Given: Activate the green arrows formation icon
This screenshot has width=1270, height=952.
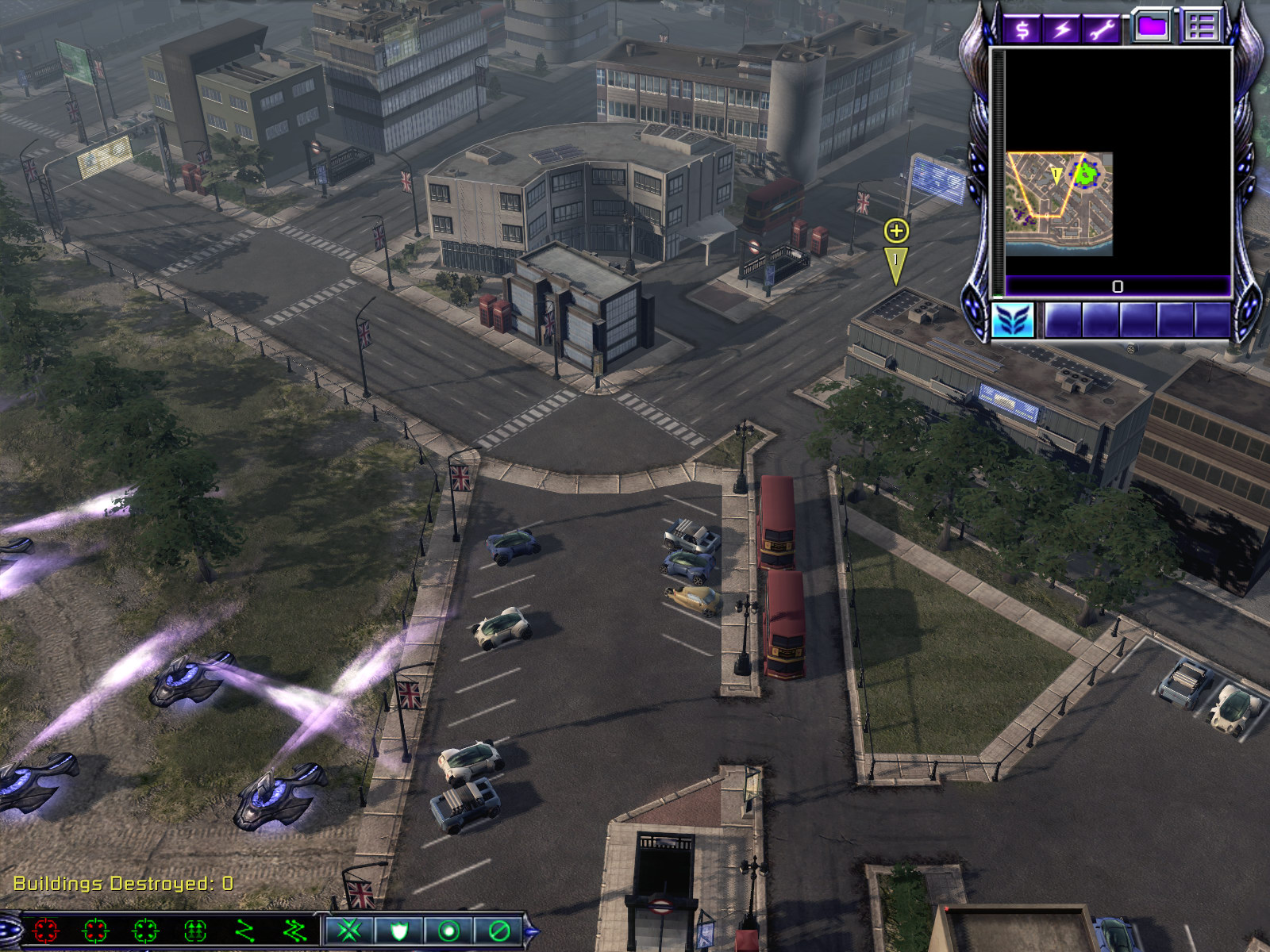Looking at the screenshot, I should tap(195, 930).
